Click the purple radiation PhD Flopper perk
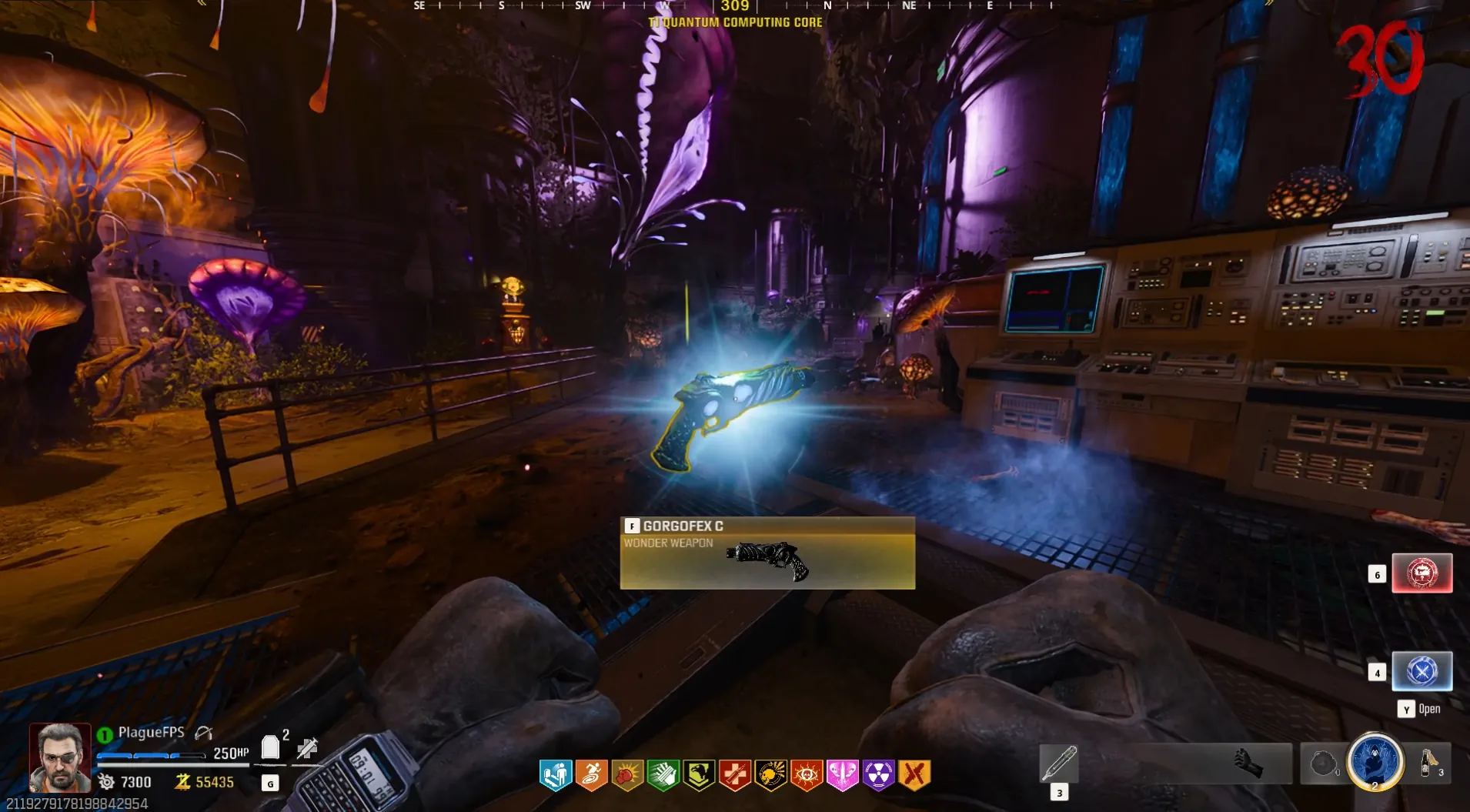 coord(878,775)
